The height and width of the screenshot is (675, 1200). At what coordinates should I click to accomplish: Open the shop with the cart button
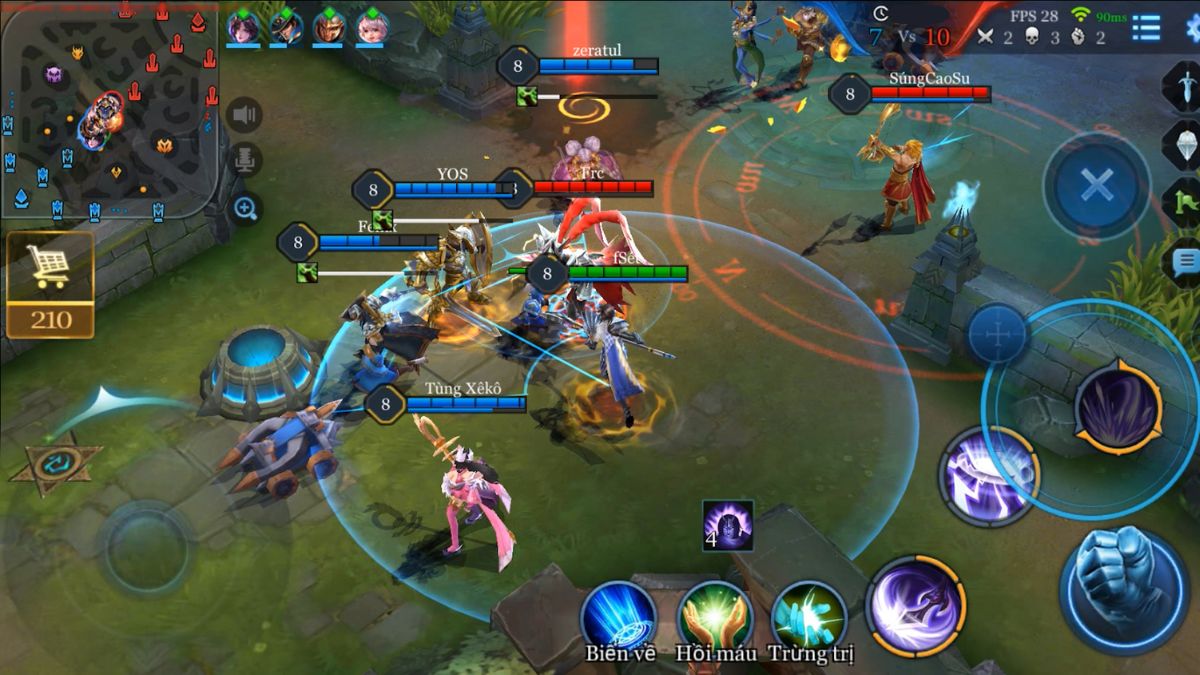click(50, 267)
